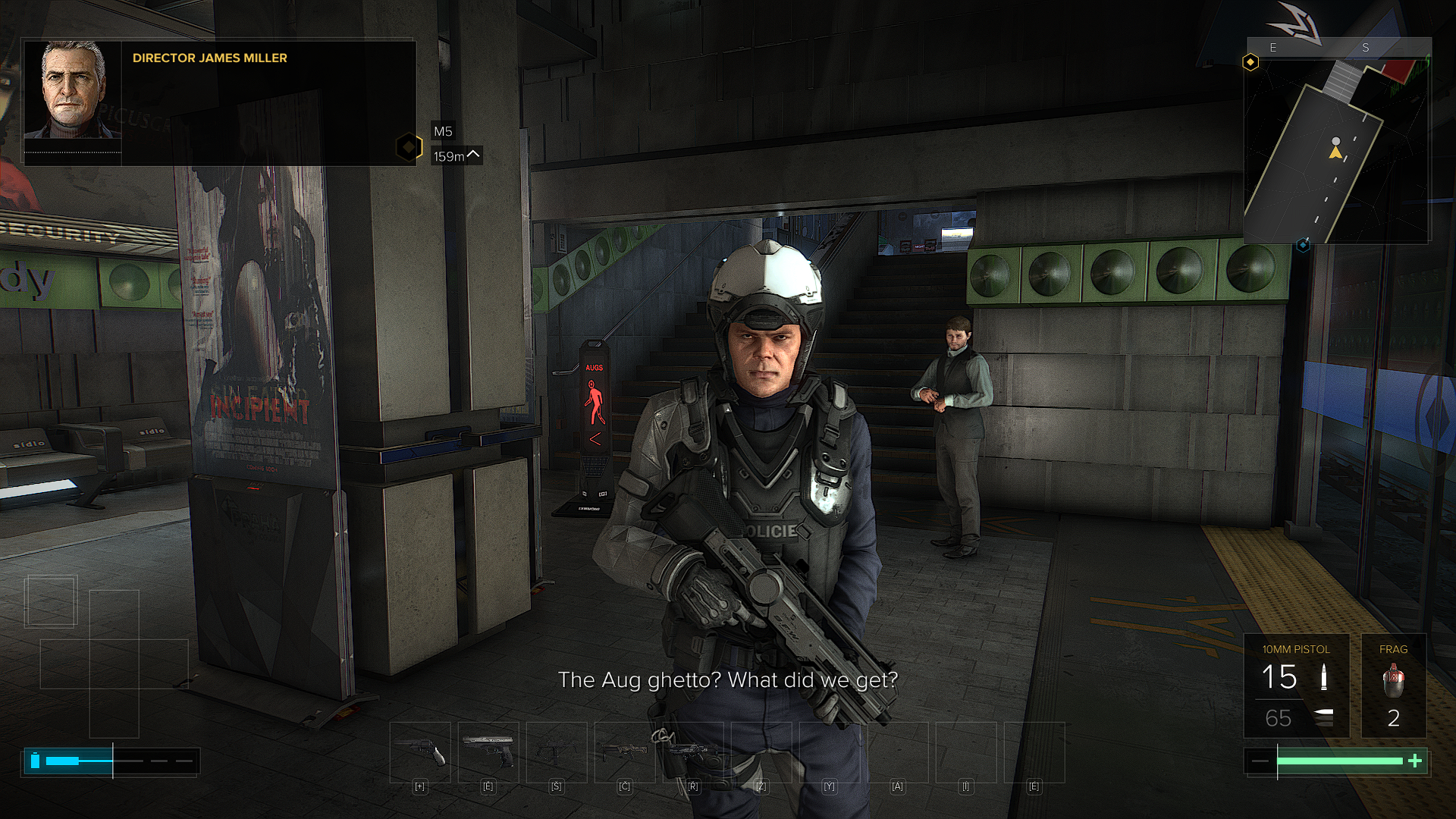Click the yellow objective marker on minimap

(1250, 62)
